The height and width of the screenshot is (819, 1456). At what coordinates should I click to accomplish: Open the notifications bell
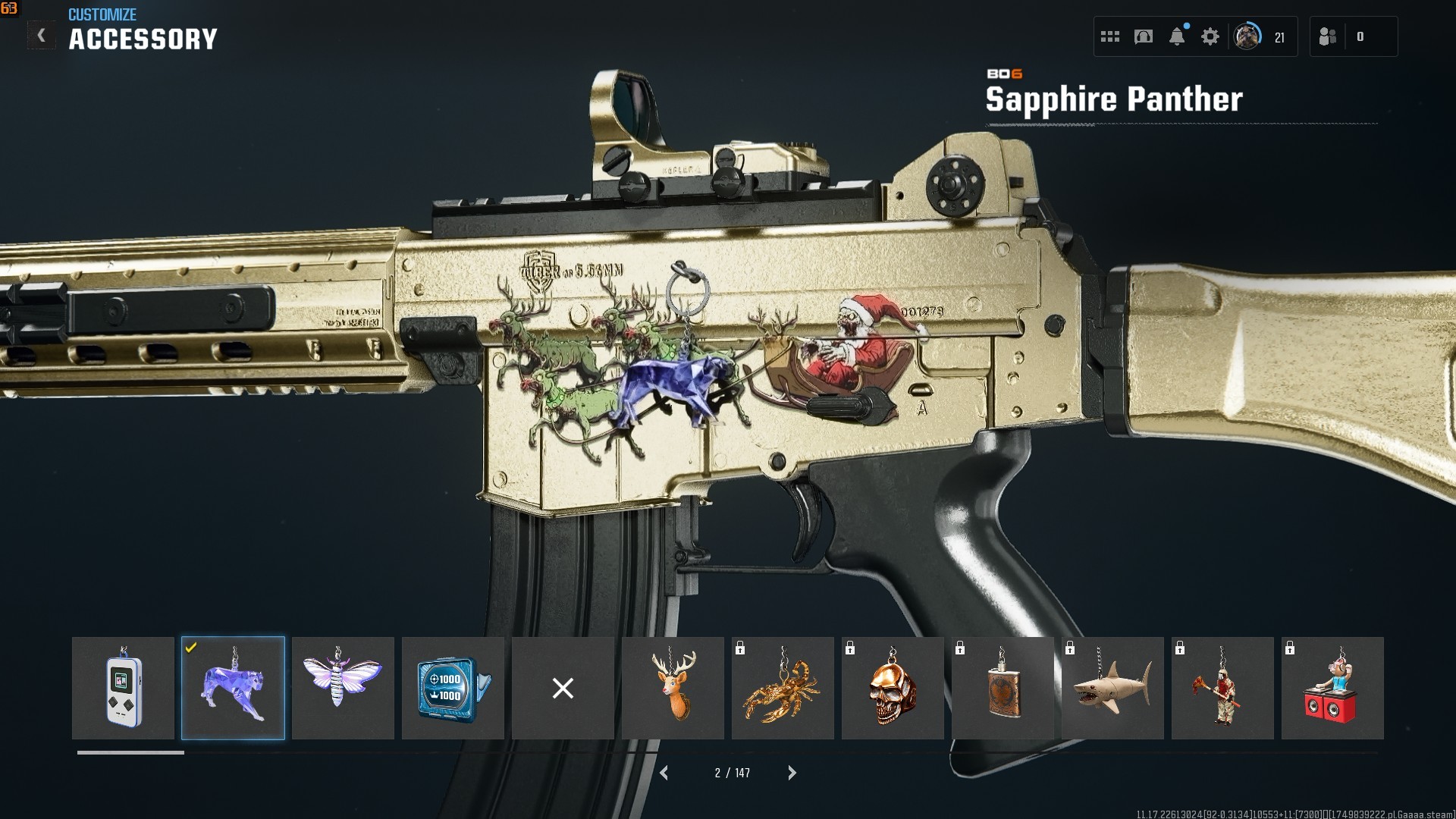pyautogui.click(x=1177, y=36)
